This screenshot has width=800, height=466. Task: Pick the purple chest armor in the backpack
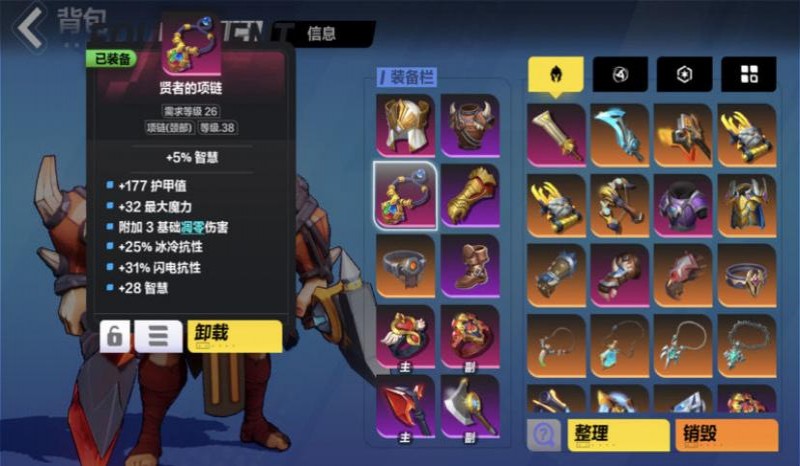tap(684, 205)
